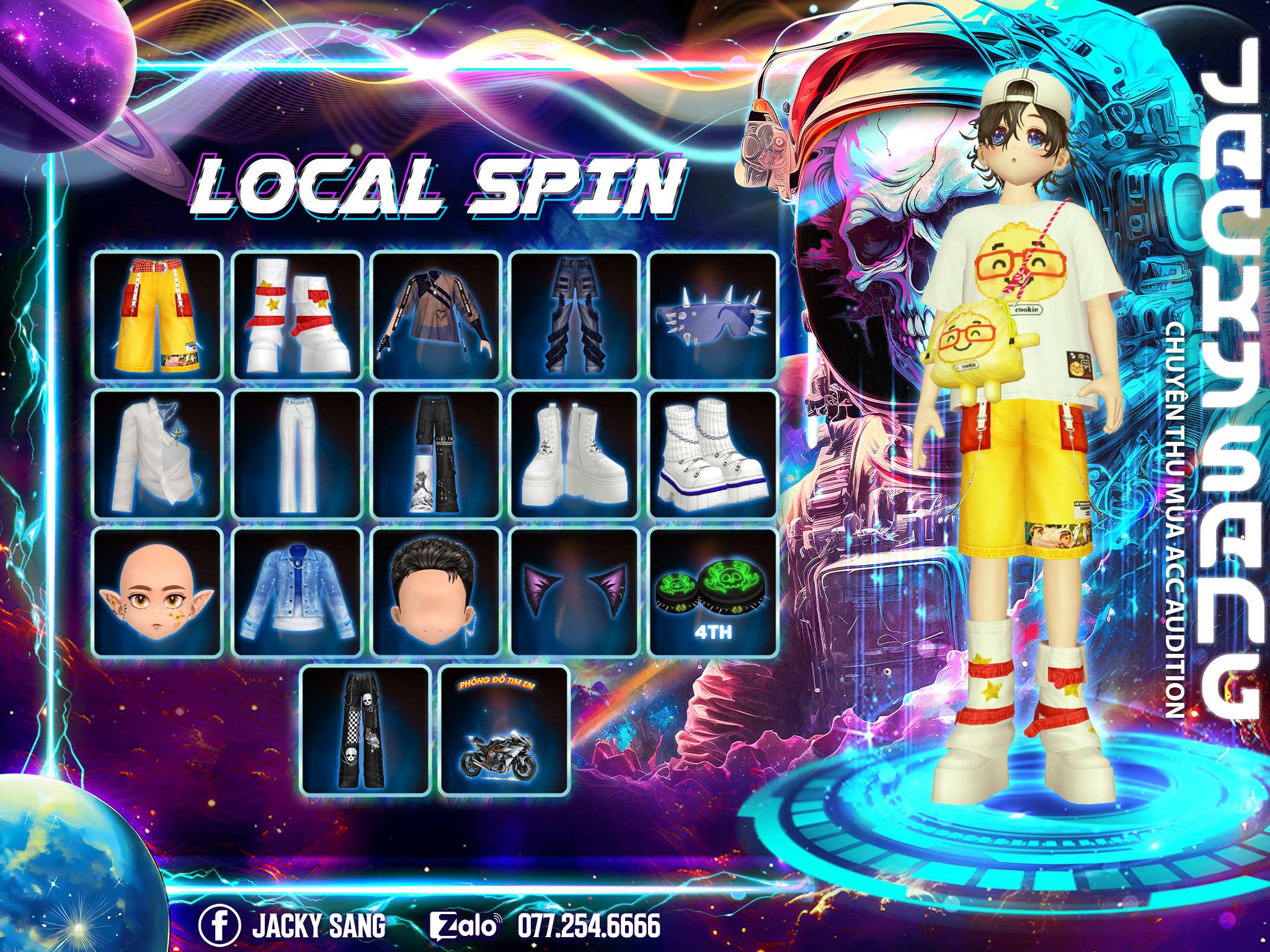Select the dark strapped jeans tile
This screenshot has height=952, width=1270.
pos(575,315)
